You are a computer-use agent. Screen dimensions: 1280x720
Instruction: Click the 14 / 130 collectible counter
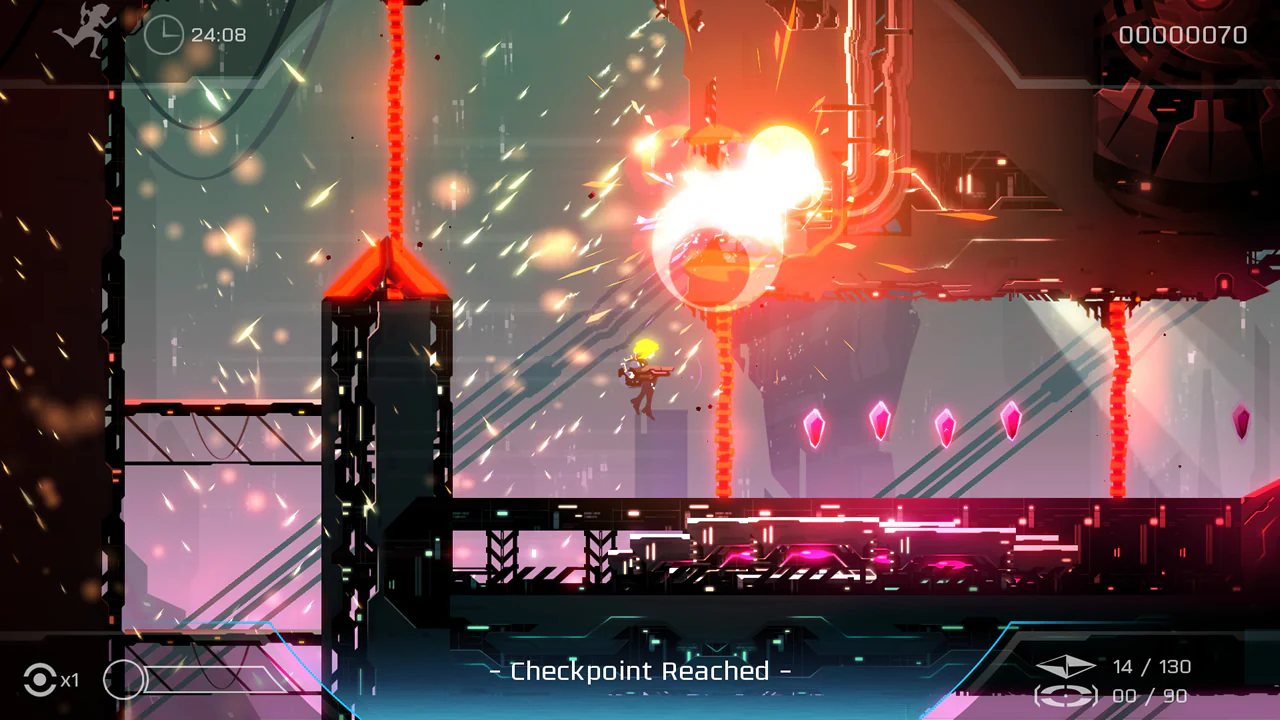(x=1152, y=666)
